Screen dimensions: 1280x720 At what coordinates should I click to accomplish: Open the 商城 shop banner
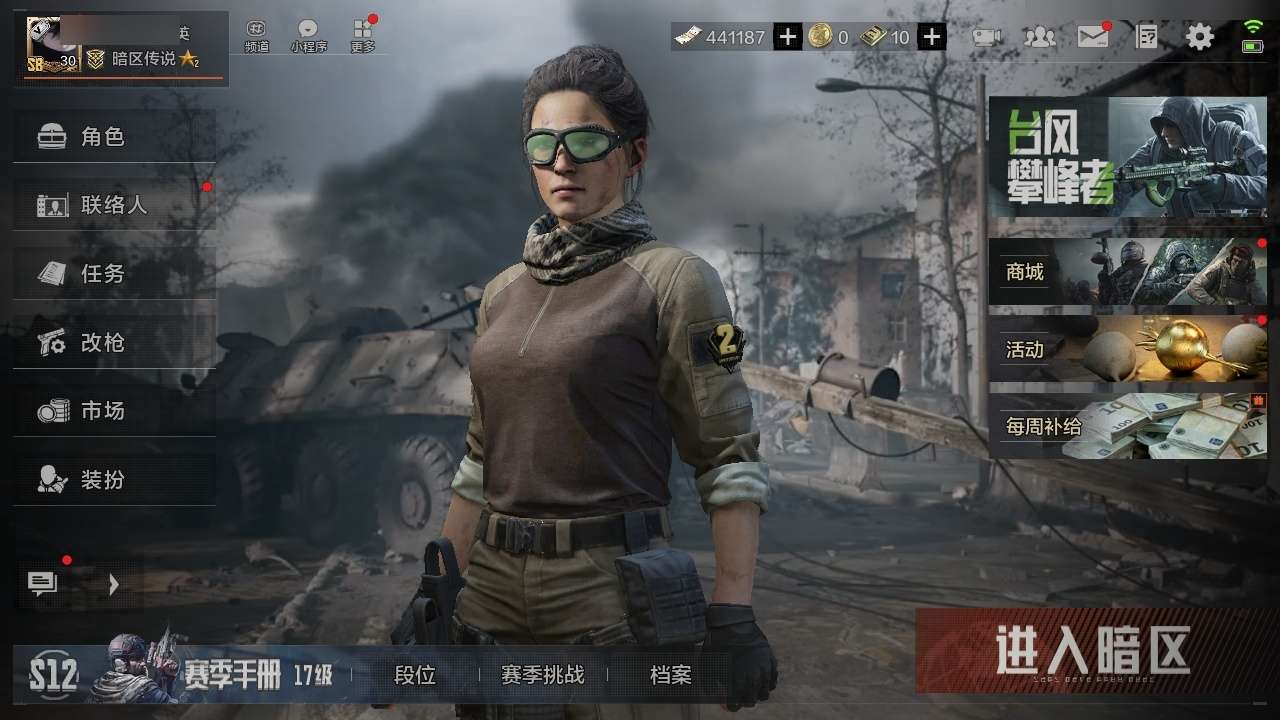(1127, 271)
